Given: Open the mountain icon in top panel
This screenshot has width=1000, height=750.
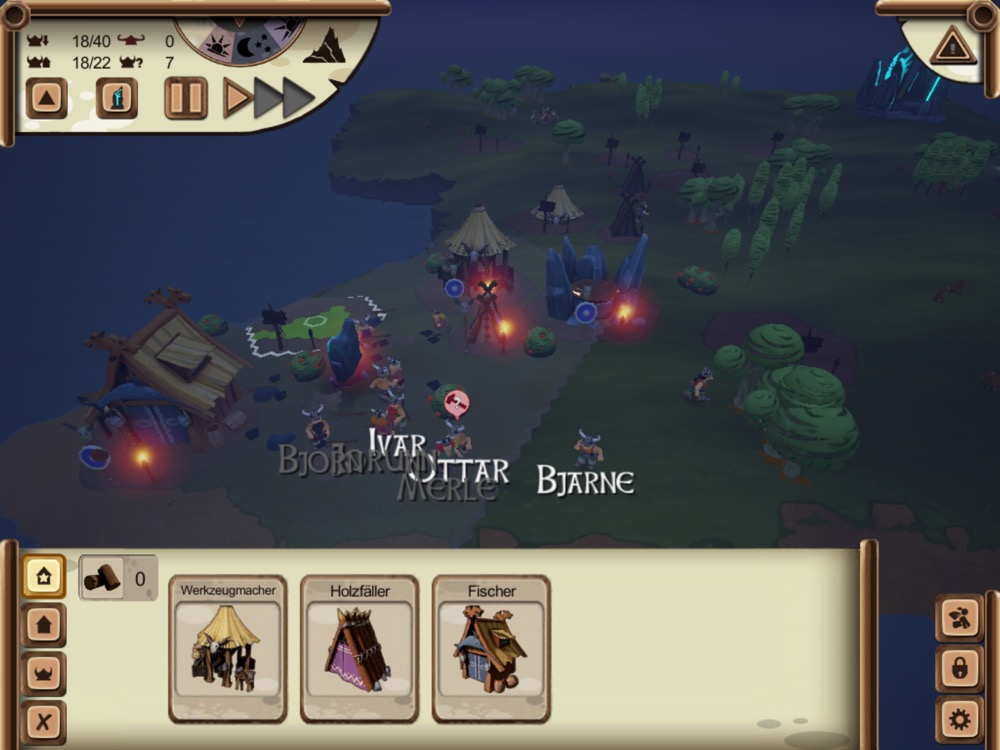Looking at the screenshot, I should pyautogui.click(x=324, y=46).
